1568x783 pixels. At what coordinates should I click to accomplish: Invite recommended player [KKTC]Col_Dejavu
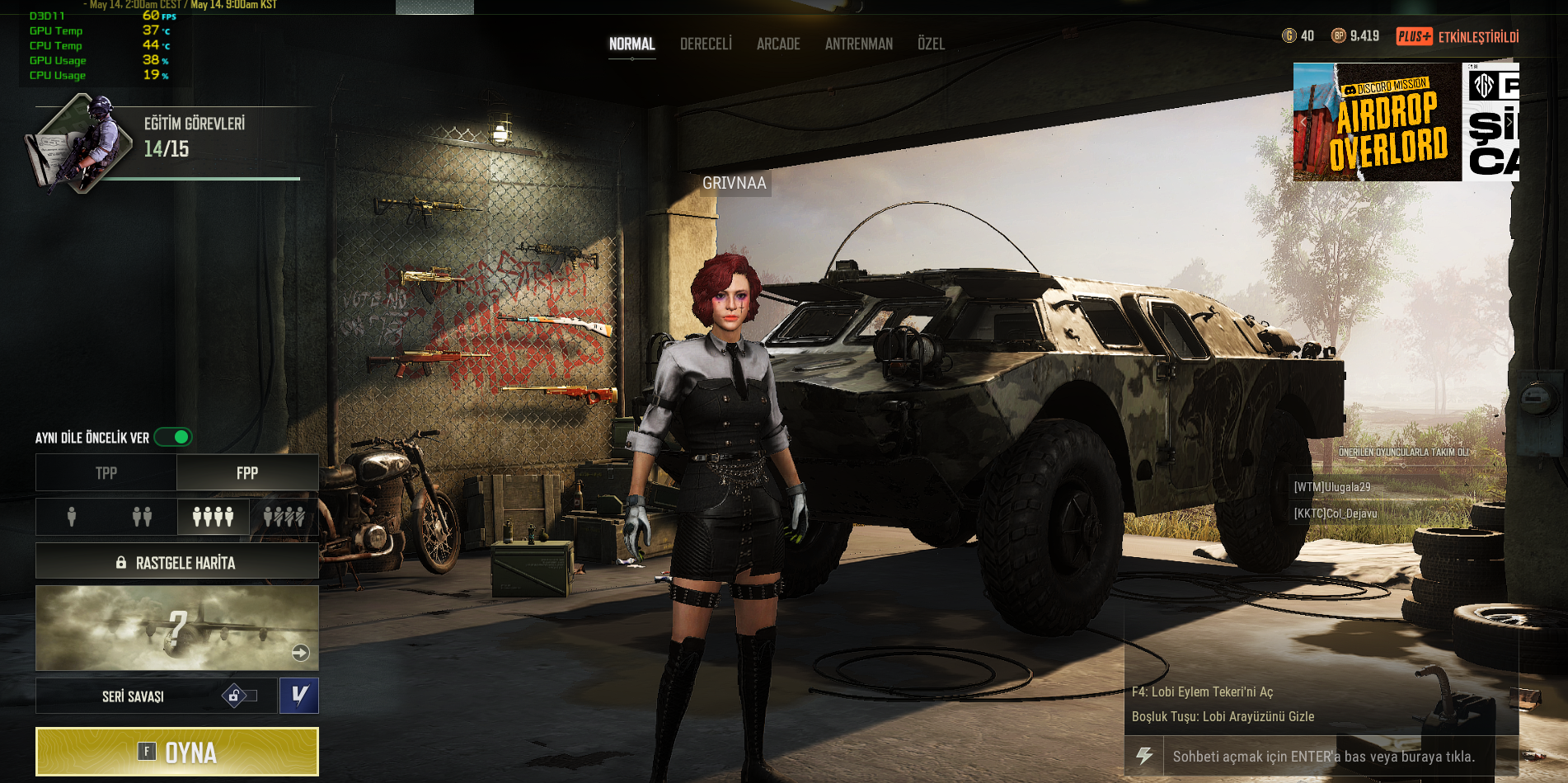(x=1336, y=513)
